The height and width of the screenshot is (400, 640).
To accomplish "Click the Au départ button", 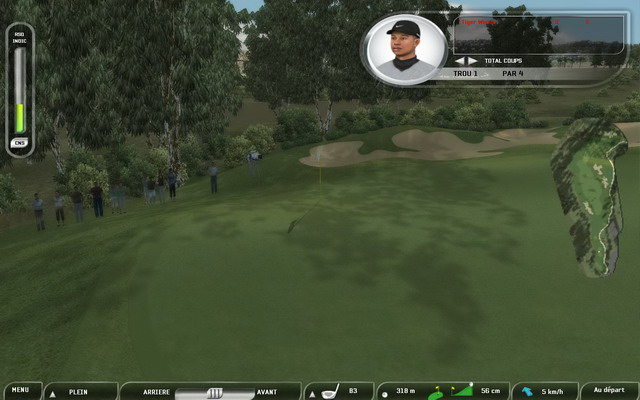I will click(609, 391).
